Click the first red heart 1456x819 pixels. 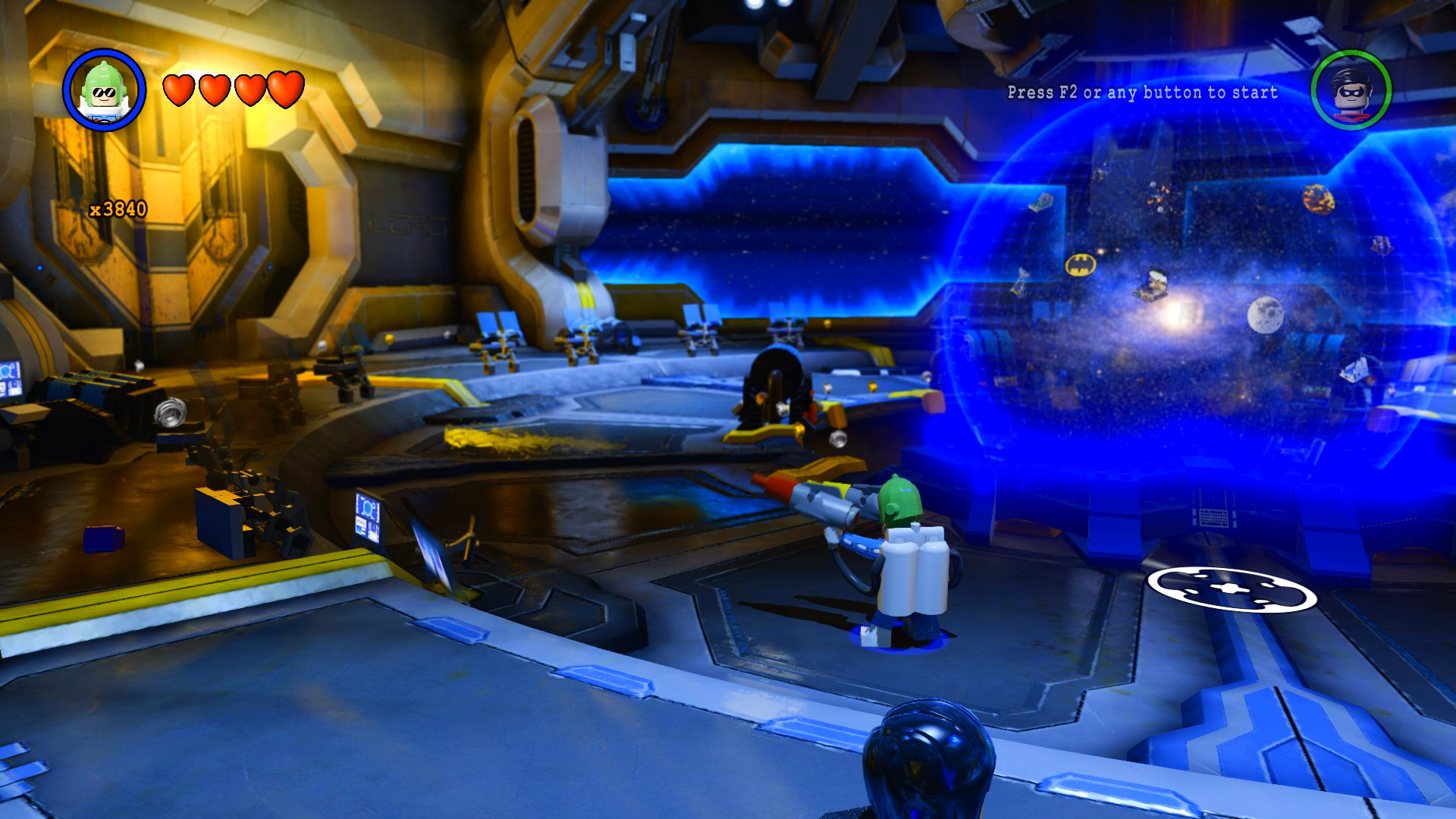point(178,91)
